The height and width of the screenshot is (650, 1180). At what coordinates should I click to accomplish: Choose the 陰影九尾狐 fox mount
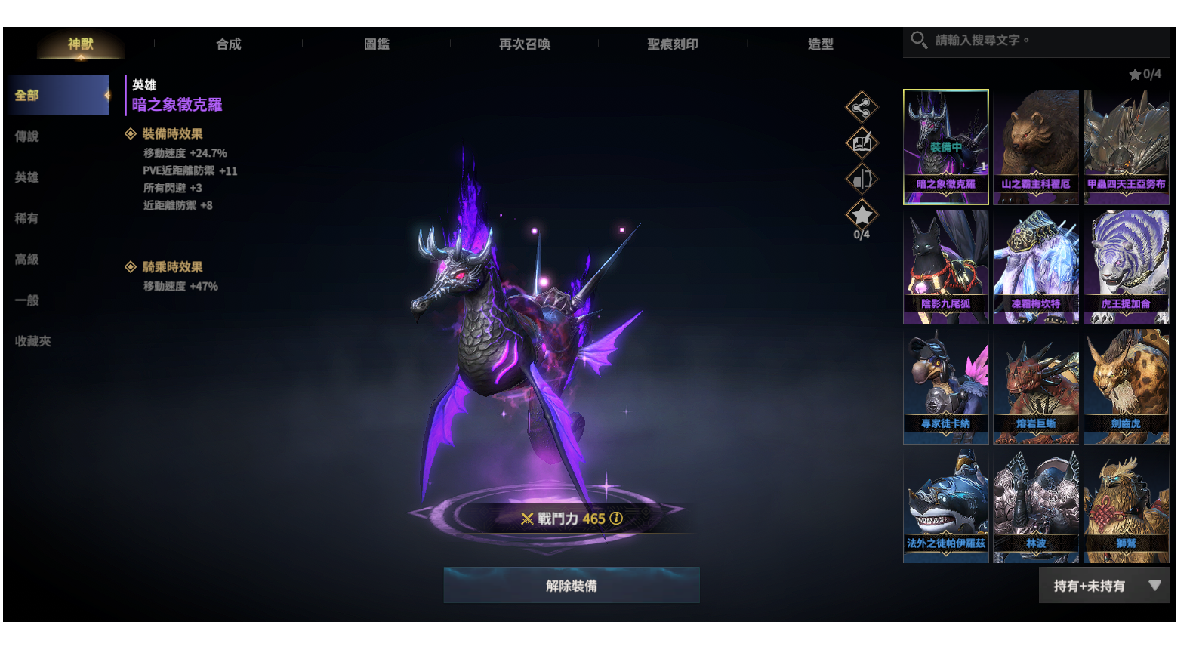tap(946, 266)
